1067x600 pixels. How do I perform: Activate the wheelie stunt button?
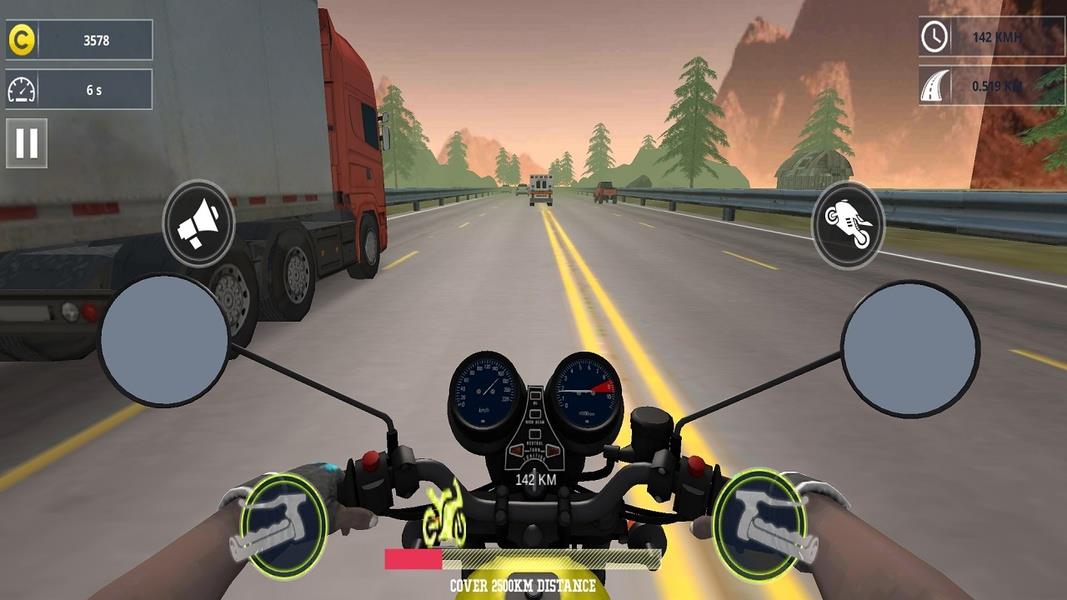point(848,224)
